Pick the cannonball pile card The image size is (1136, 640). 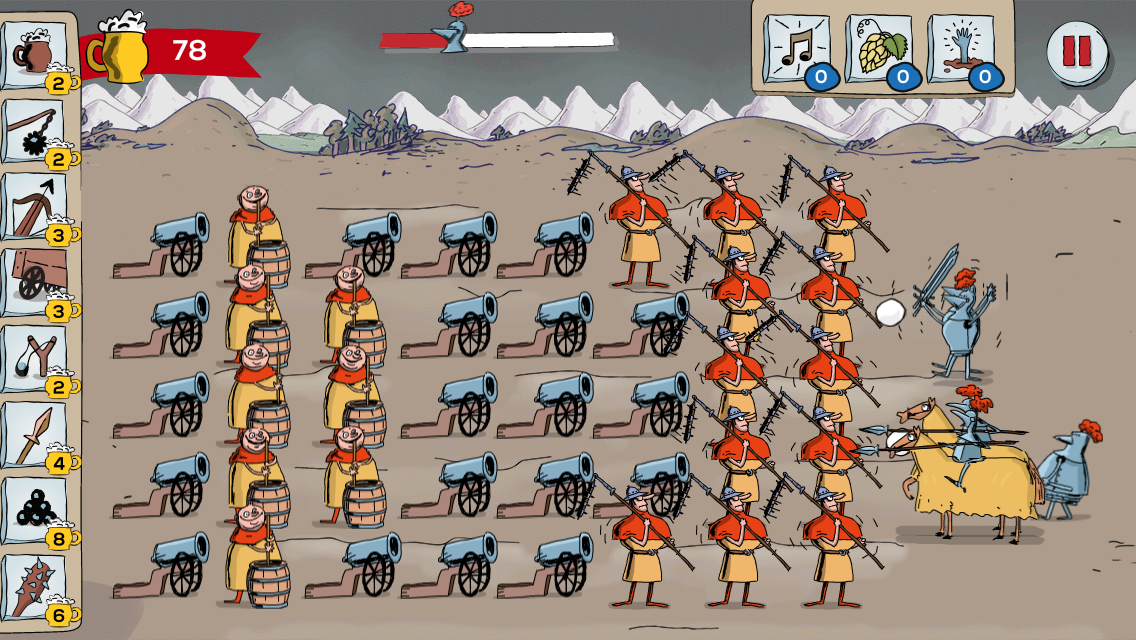tap(36, 510)
